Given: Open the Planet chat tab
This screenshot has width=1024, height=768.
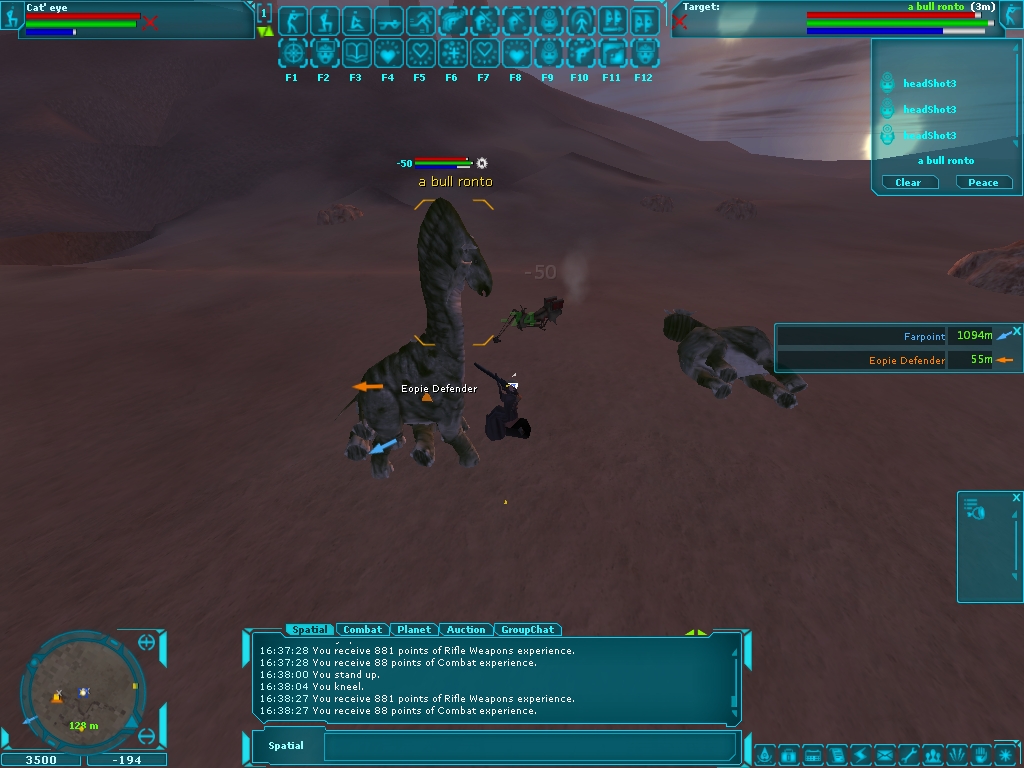Looking at the screenshot, I should tap(414, 630).
